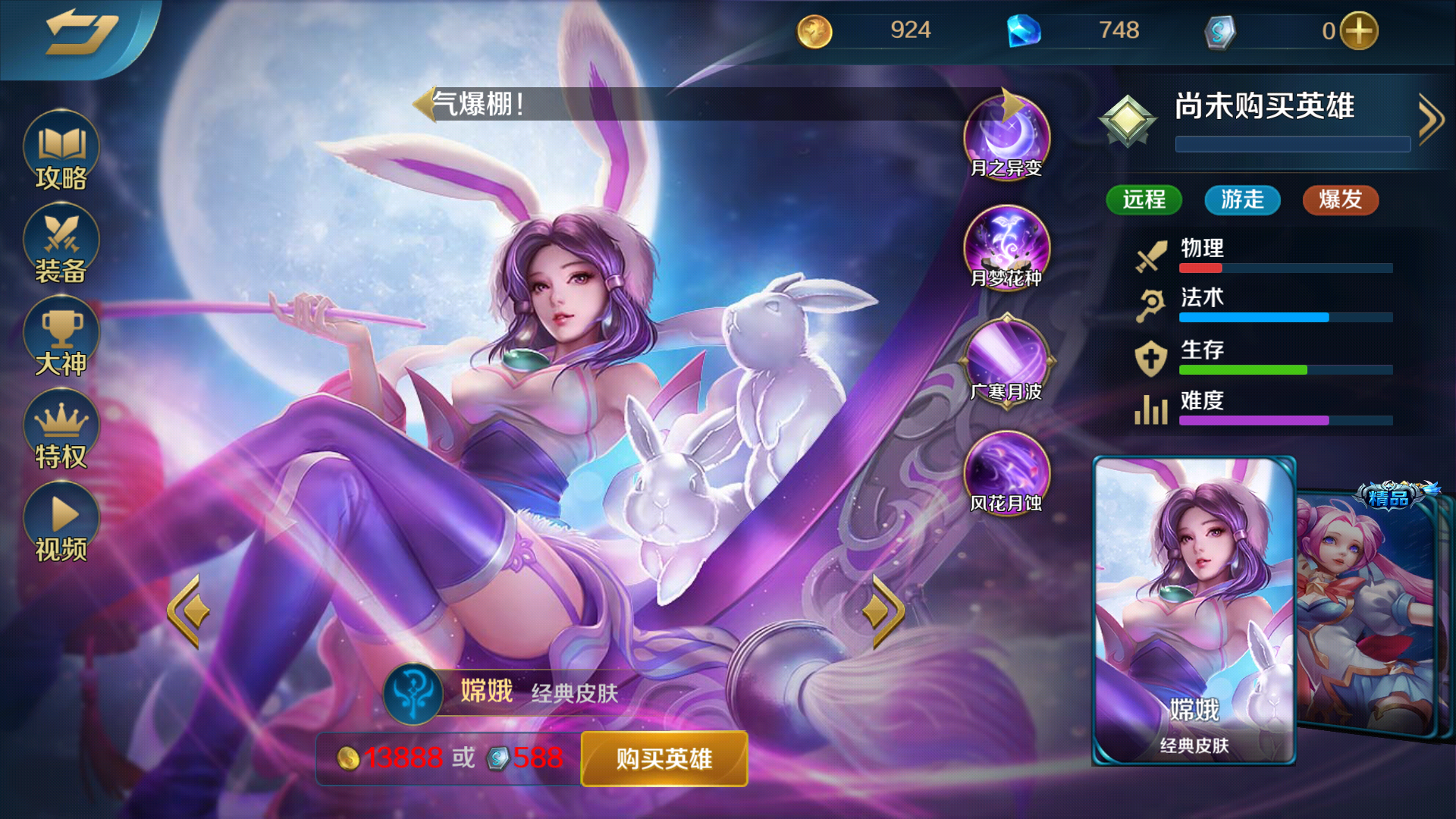Select the 游走 roaming tag
1456x819 pixels.
coord(1241,200)
